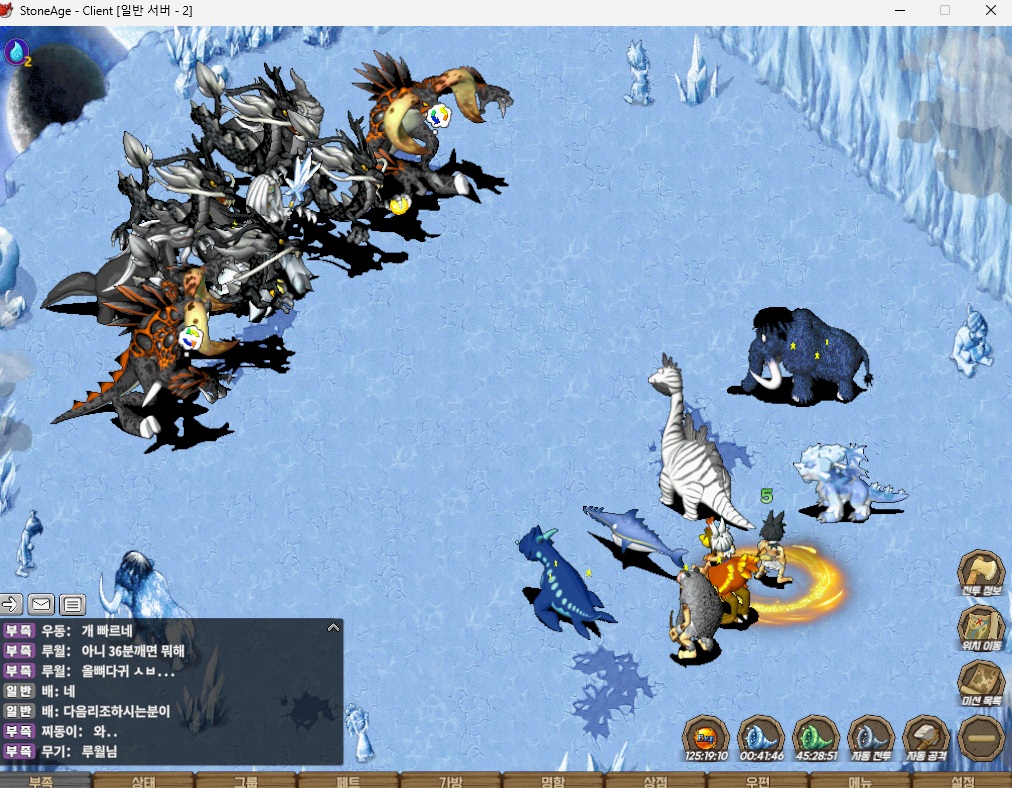Screen dimensions: 1012x788
Task: Open the 위치 이동 map travel button
Action: coord(982,627)
